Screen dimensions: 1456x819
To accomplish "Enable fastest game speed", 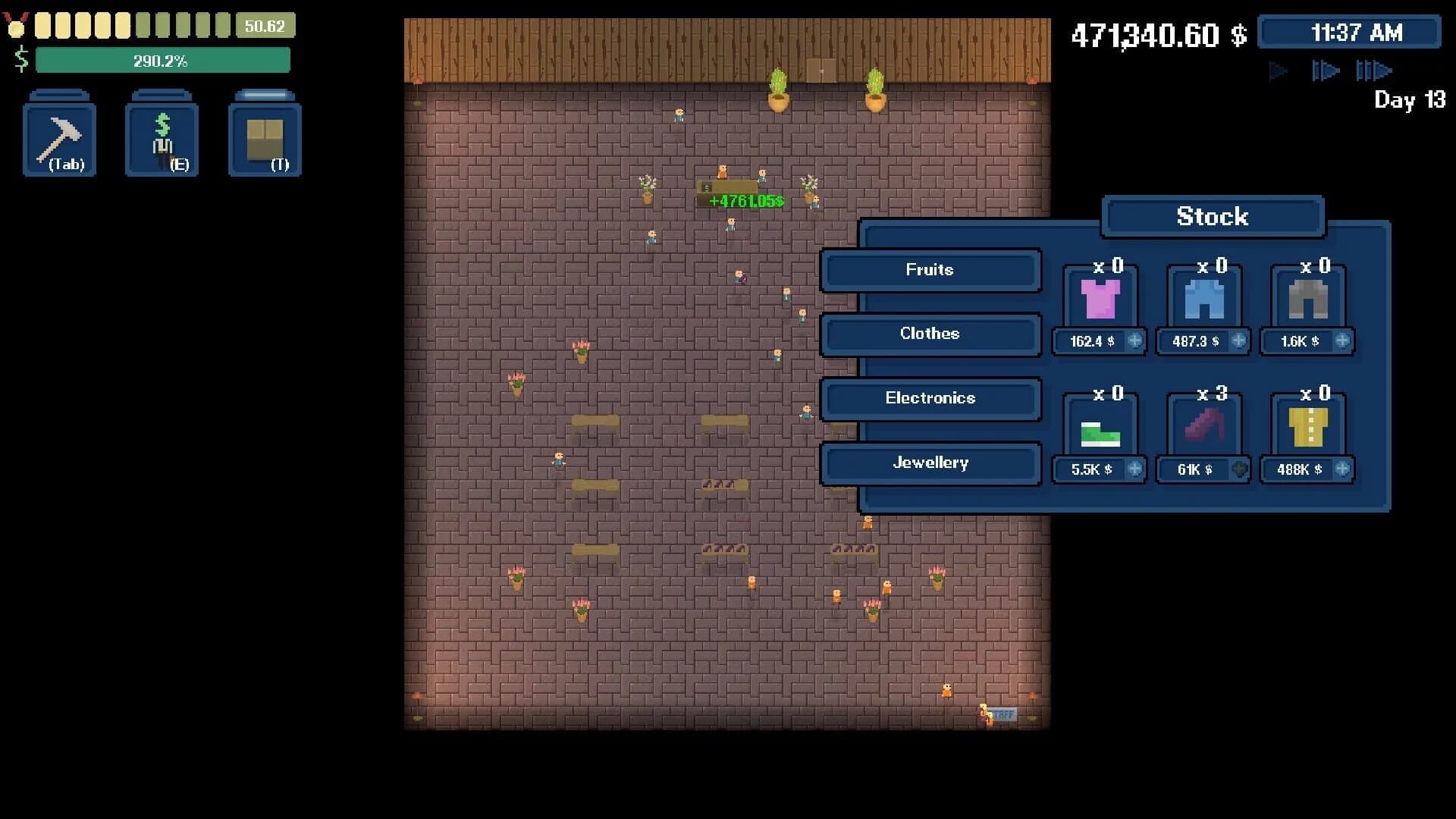I will click(x=1375, y=70).
